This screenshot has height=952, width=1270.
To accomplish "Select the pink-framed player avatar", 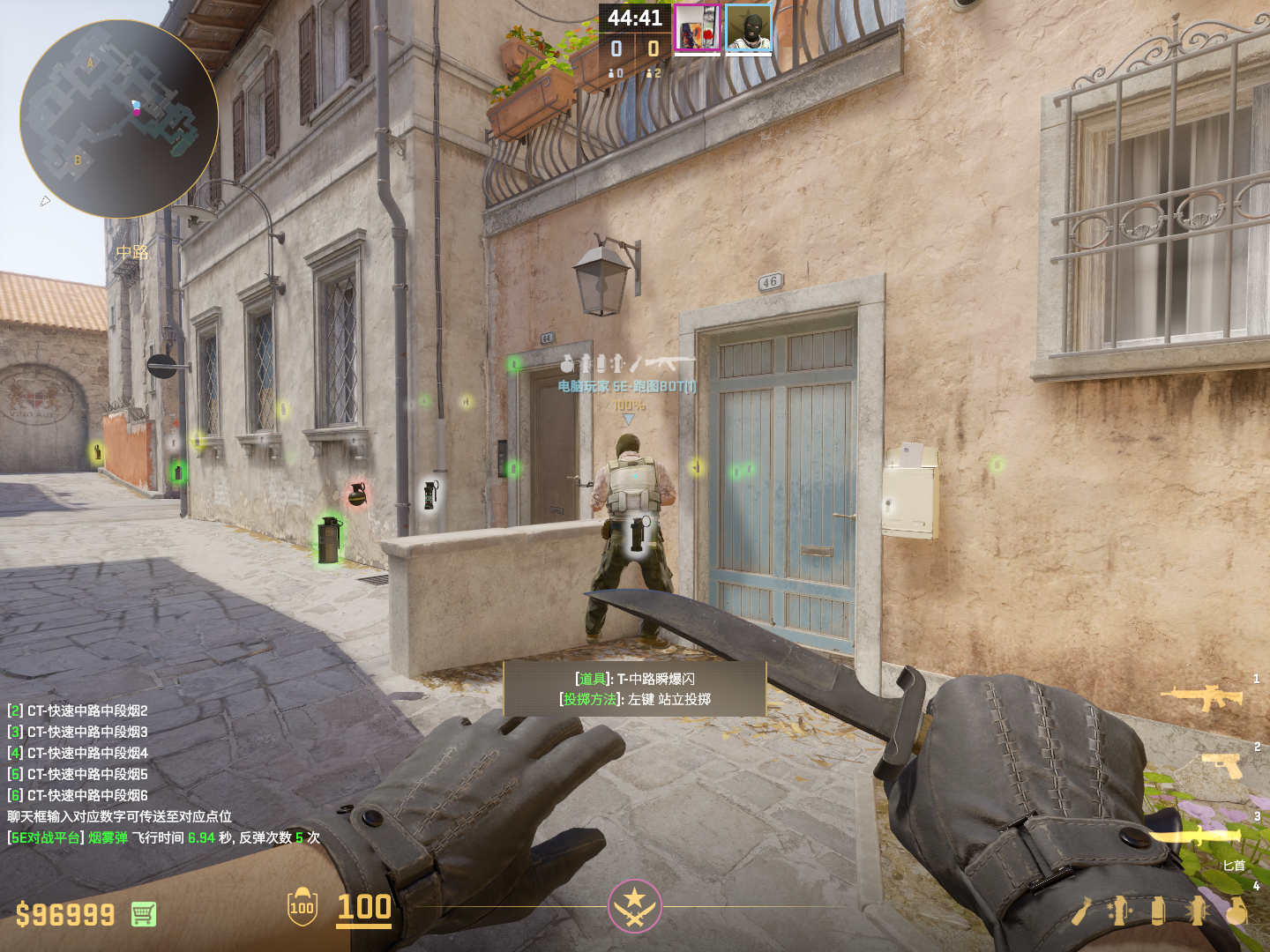I will point(697,28).
